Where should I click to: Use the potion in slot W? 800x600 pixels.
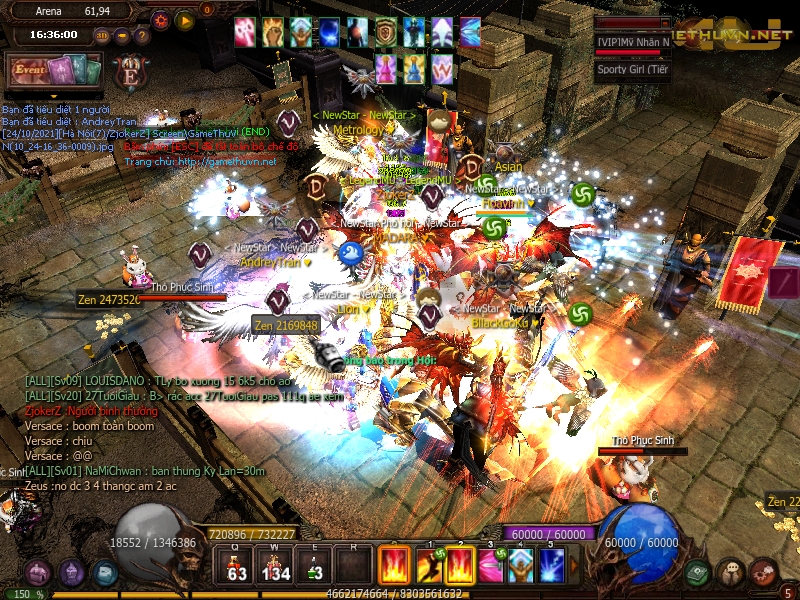point(274,565)
